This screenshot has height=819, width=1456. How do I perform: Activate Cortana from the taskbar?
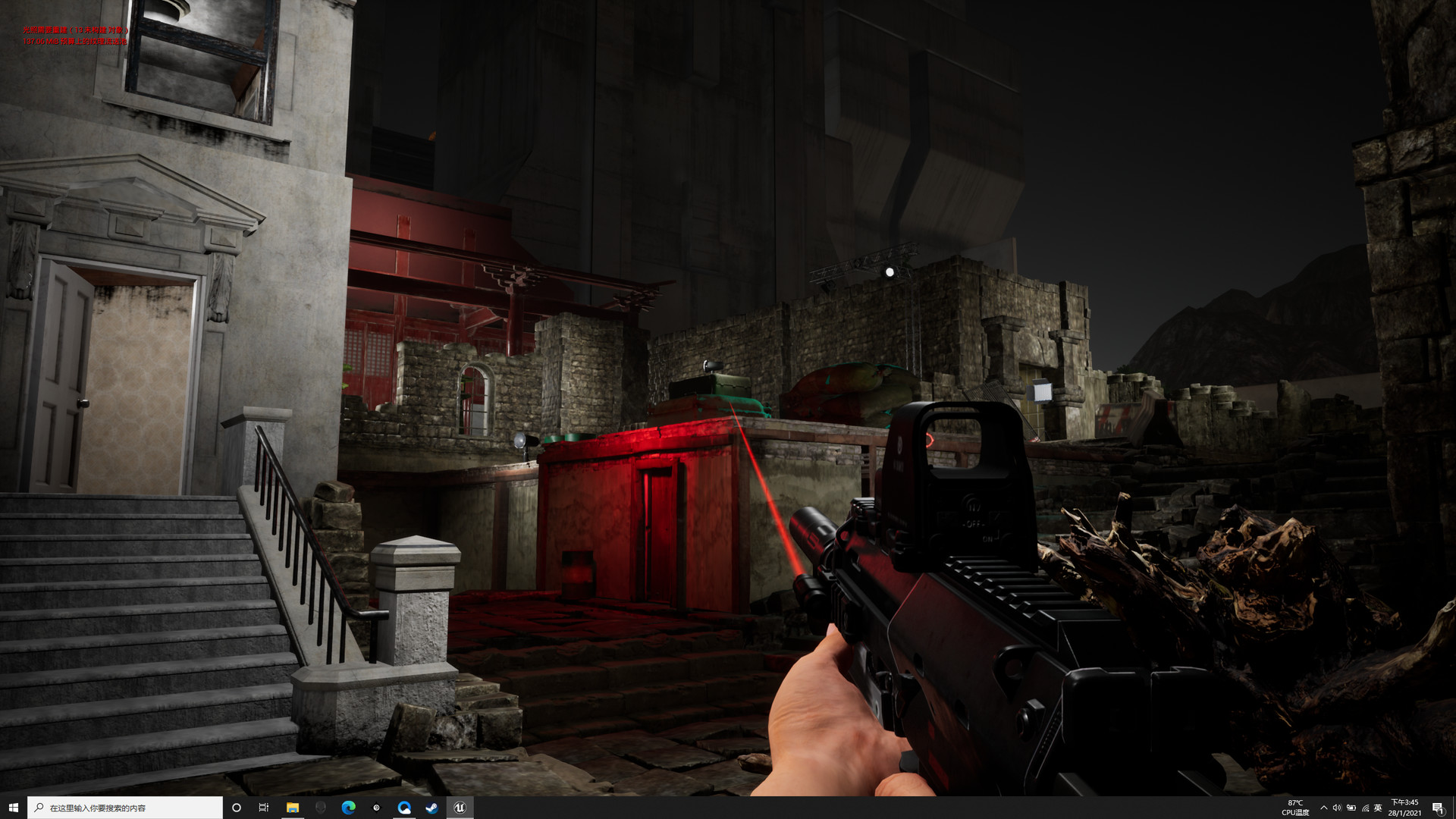tap(235, 808)
